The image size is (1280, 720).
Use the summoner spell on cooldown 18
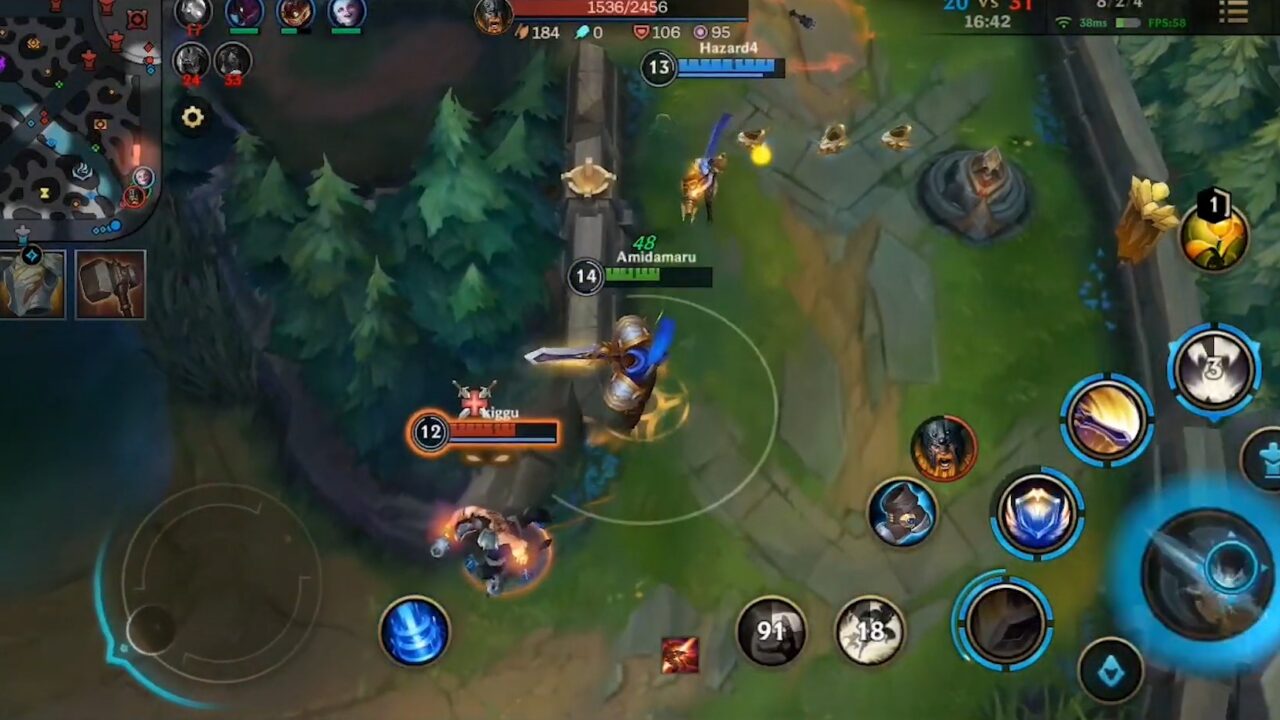[868, 631]
